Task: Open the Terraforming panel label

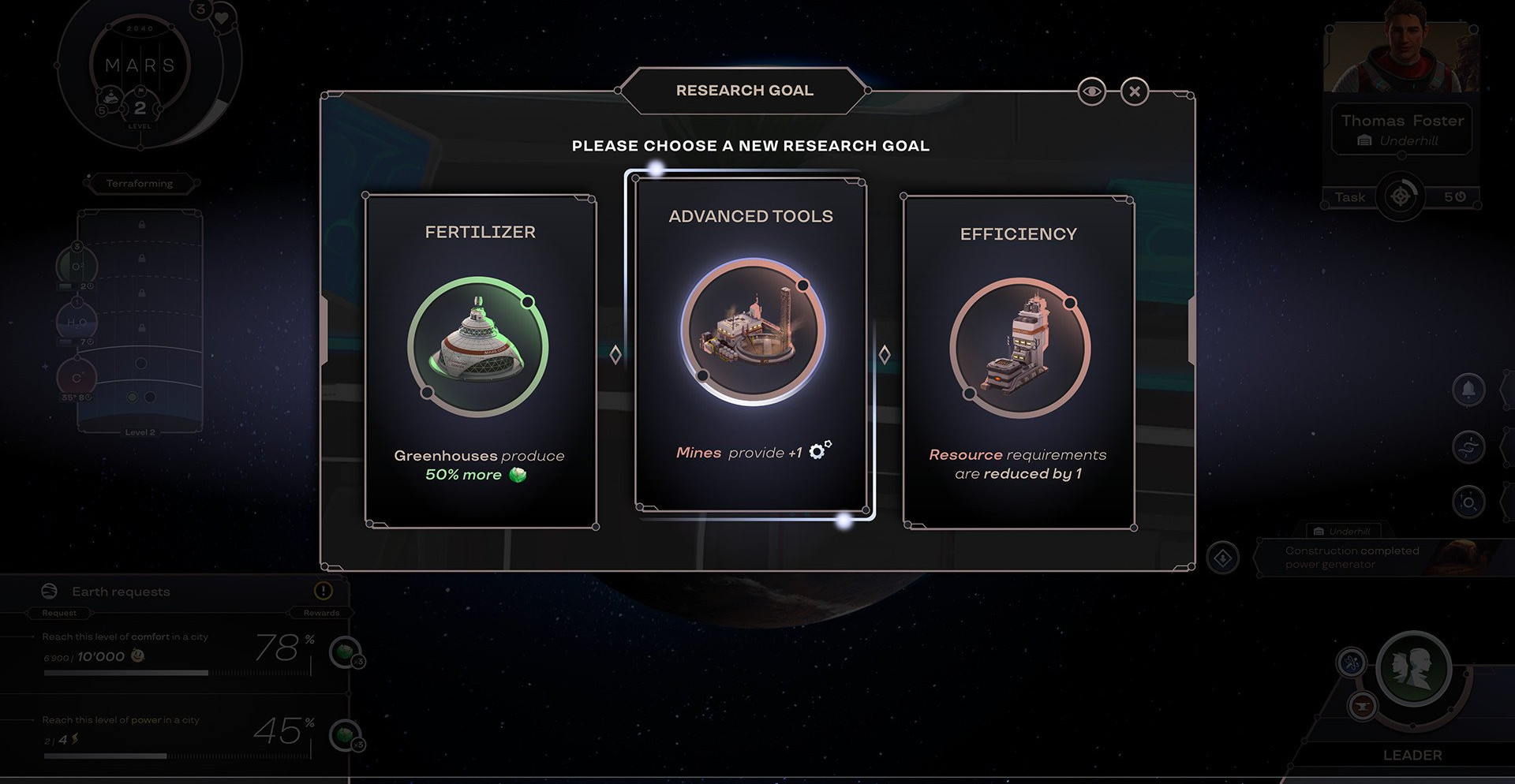Action: [140, 183]
